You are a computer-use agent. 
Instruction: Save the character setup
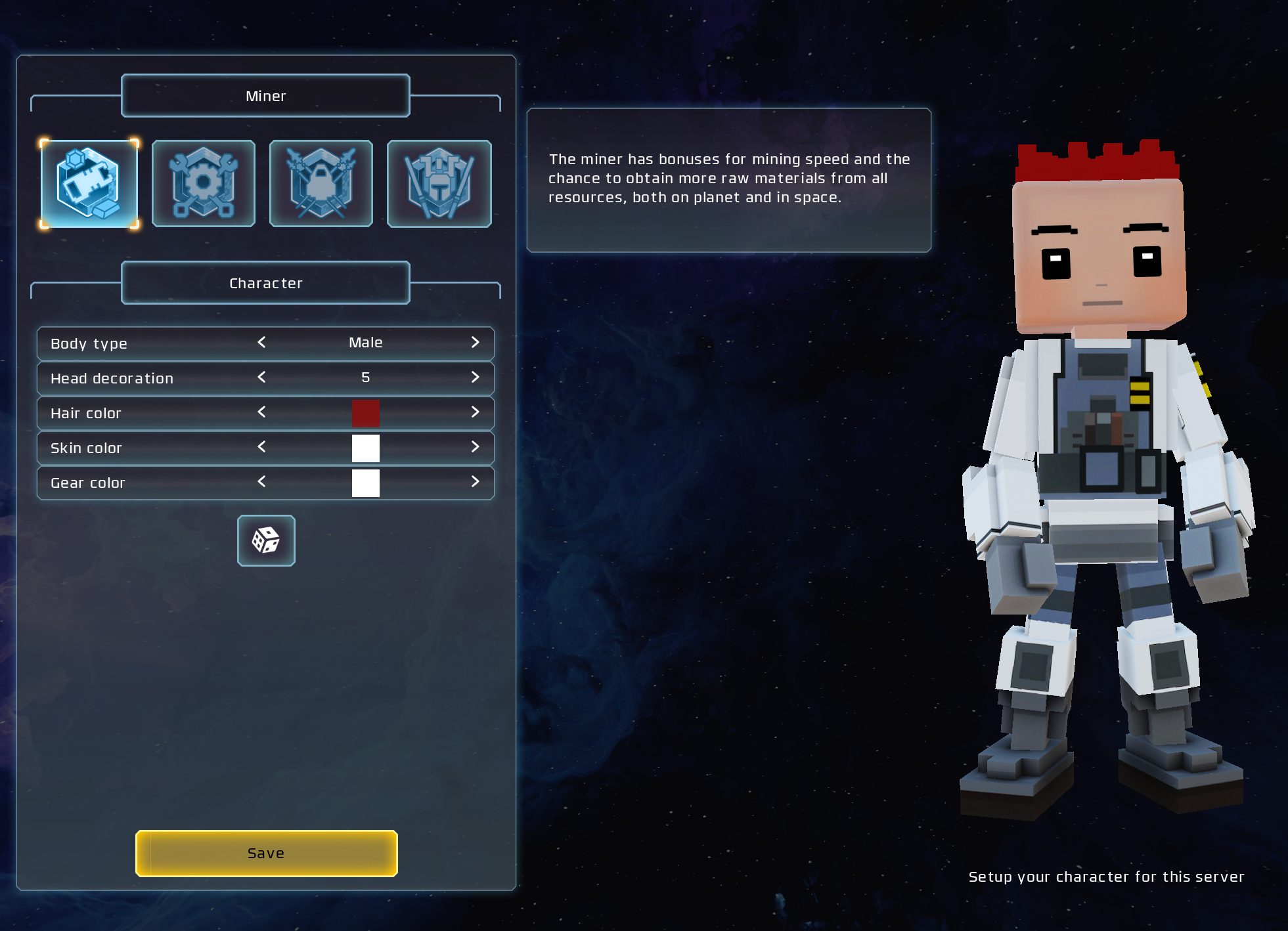[266, 853]
